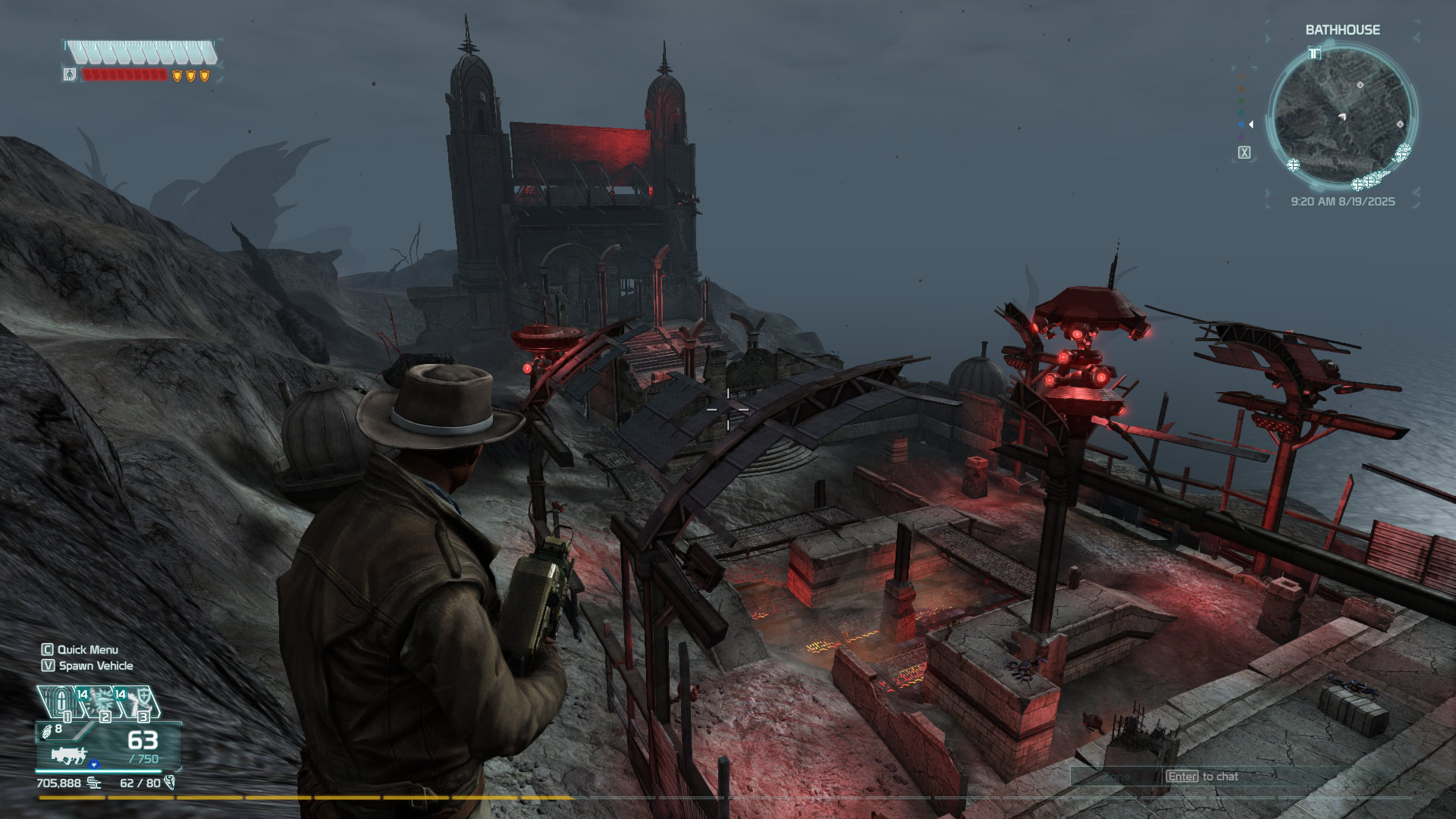The width and height of the screenshot is (1456, 819).
Task: Select the blue dot in the threat-level column
Action: pos(1241,124)
